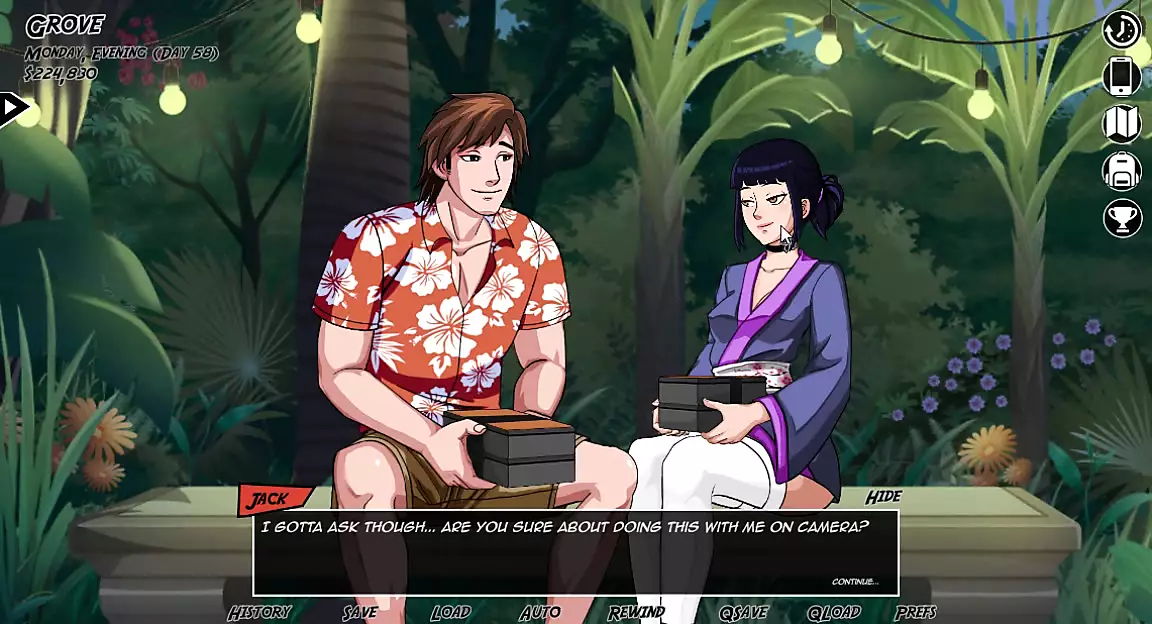Click the play arrow skip button
The height and width of the screenshot is (624, 1152).
(14, 108)
